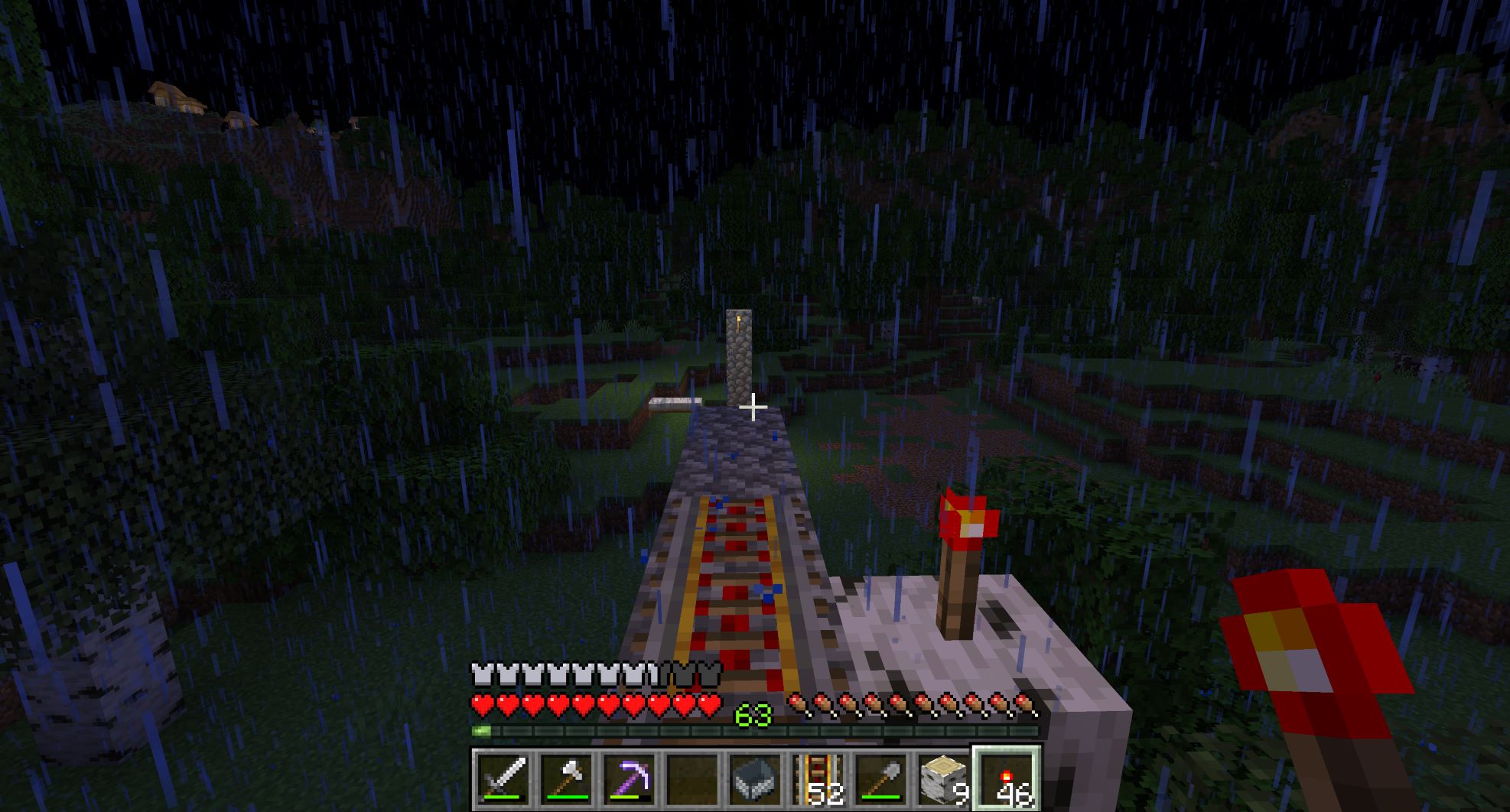Select the iron sword hotbar slot

(502, 780)
